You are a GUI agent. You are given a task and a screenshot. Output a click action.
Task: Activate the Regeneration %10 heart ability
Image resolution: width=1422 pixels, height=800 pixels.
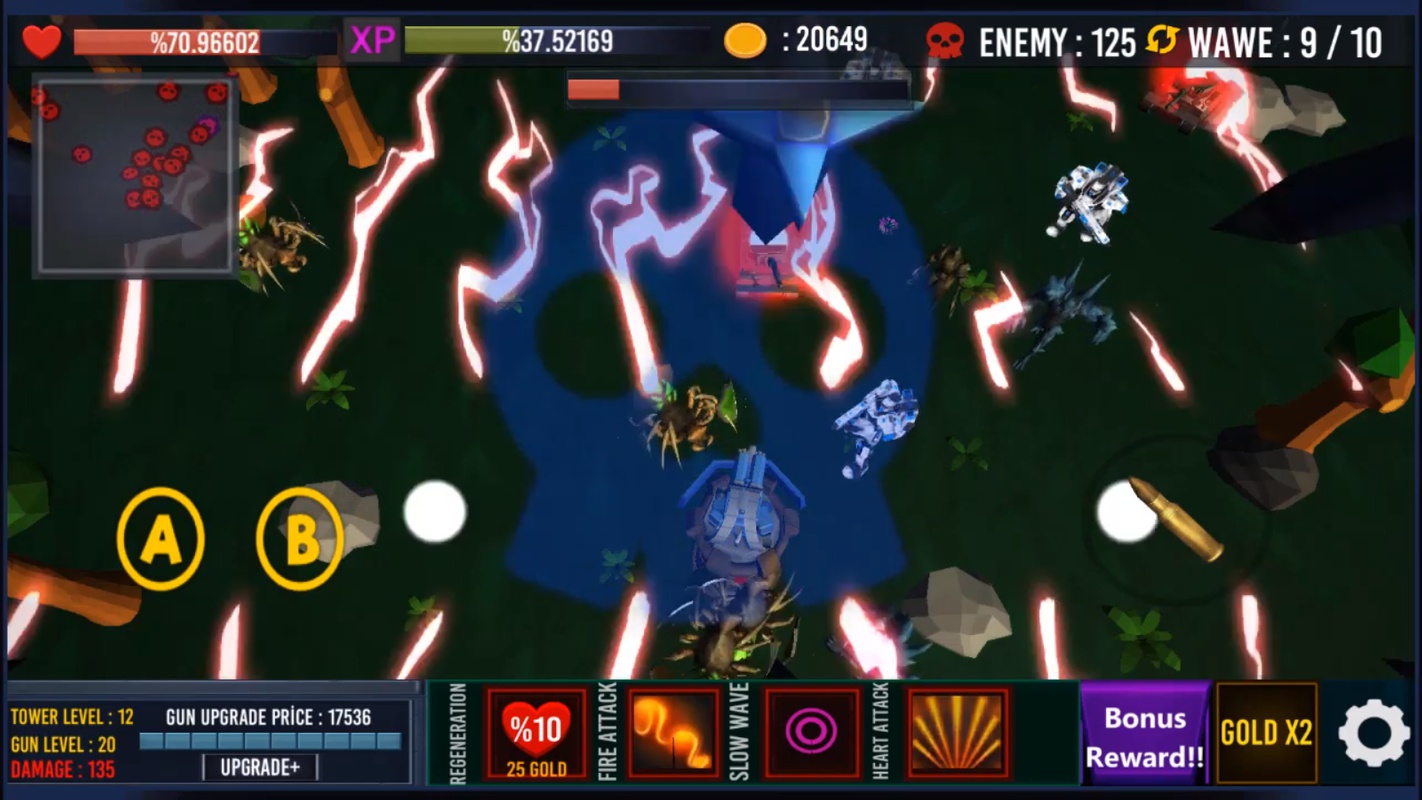(536, 733)
